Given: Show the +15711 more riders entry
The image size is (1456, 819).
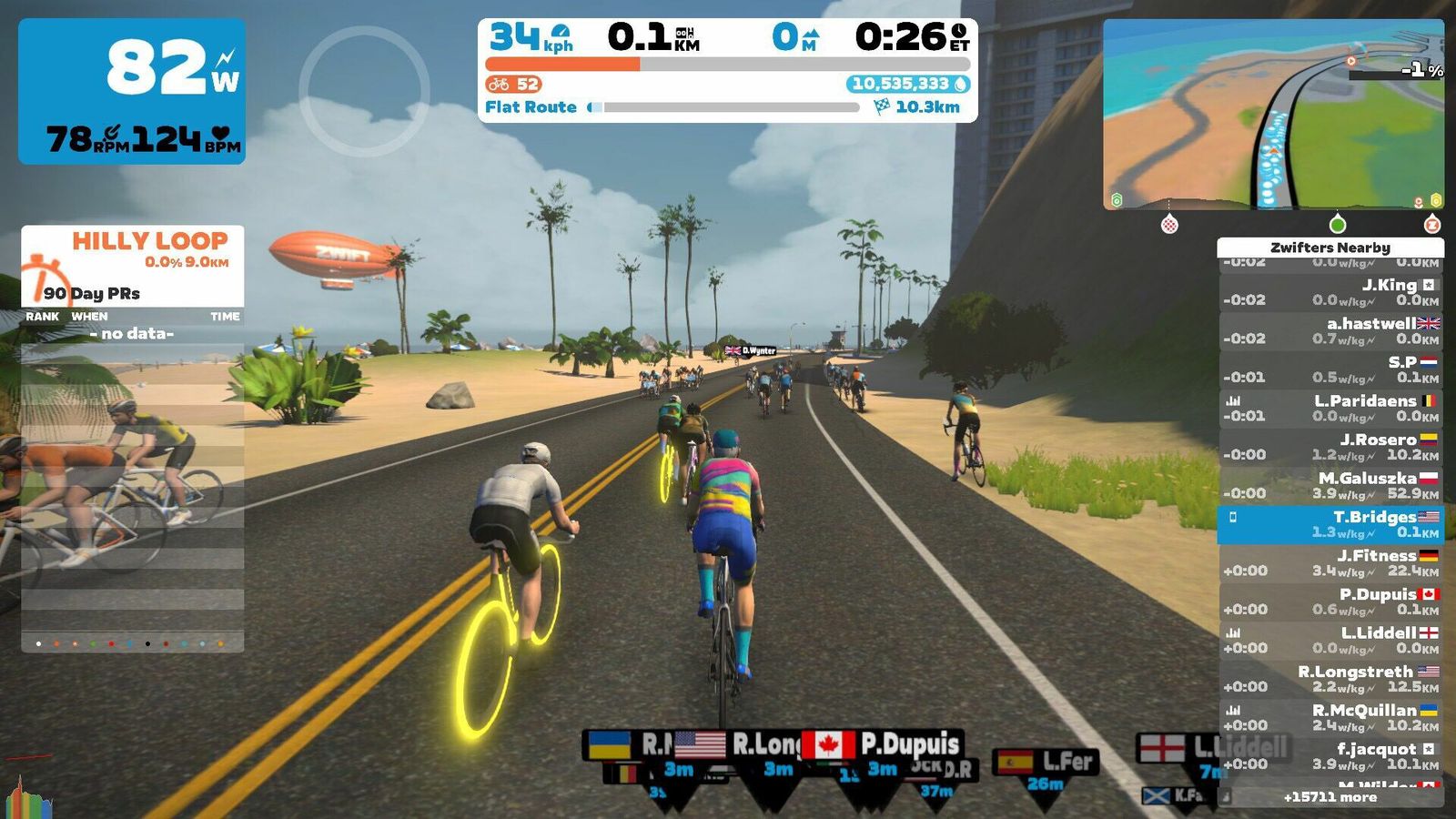Looking at the screenshot, I should click(x=1330, y=797).
